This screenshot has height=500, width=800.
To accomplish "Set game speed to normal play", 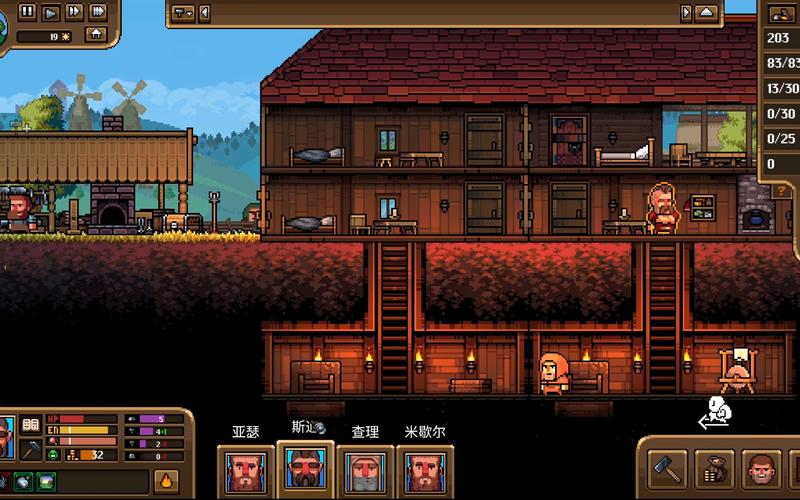I will [50, 12].
